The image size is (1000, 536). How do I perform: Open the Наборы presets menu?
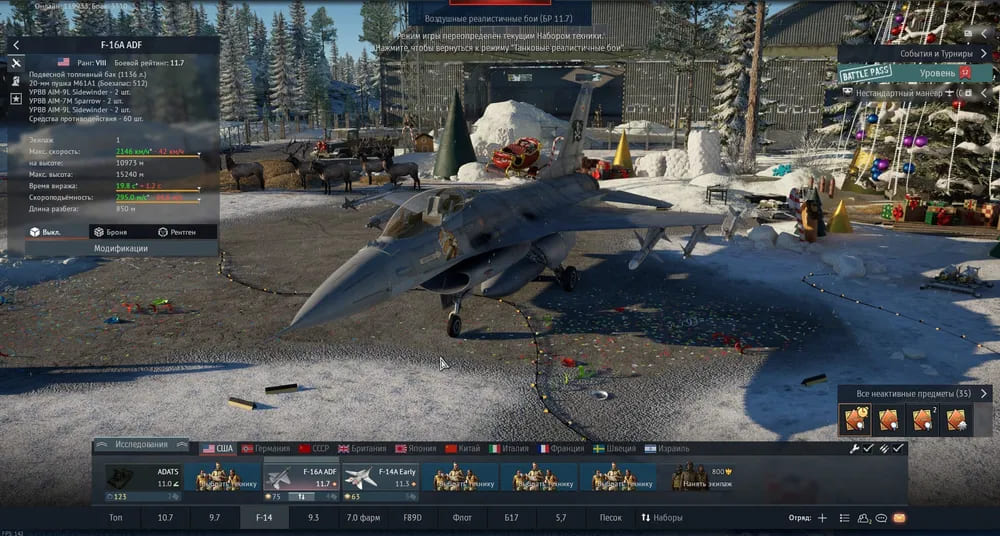click(x=662, y=518)
